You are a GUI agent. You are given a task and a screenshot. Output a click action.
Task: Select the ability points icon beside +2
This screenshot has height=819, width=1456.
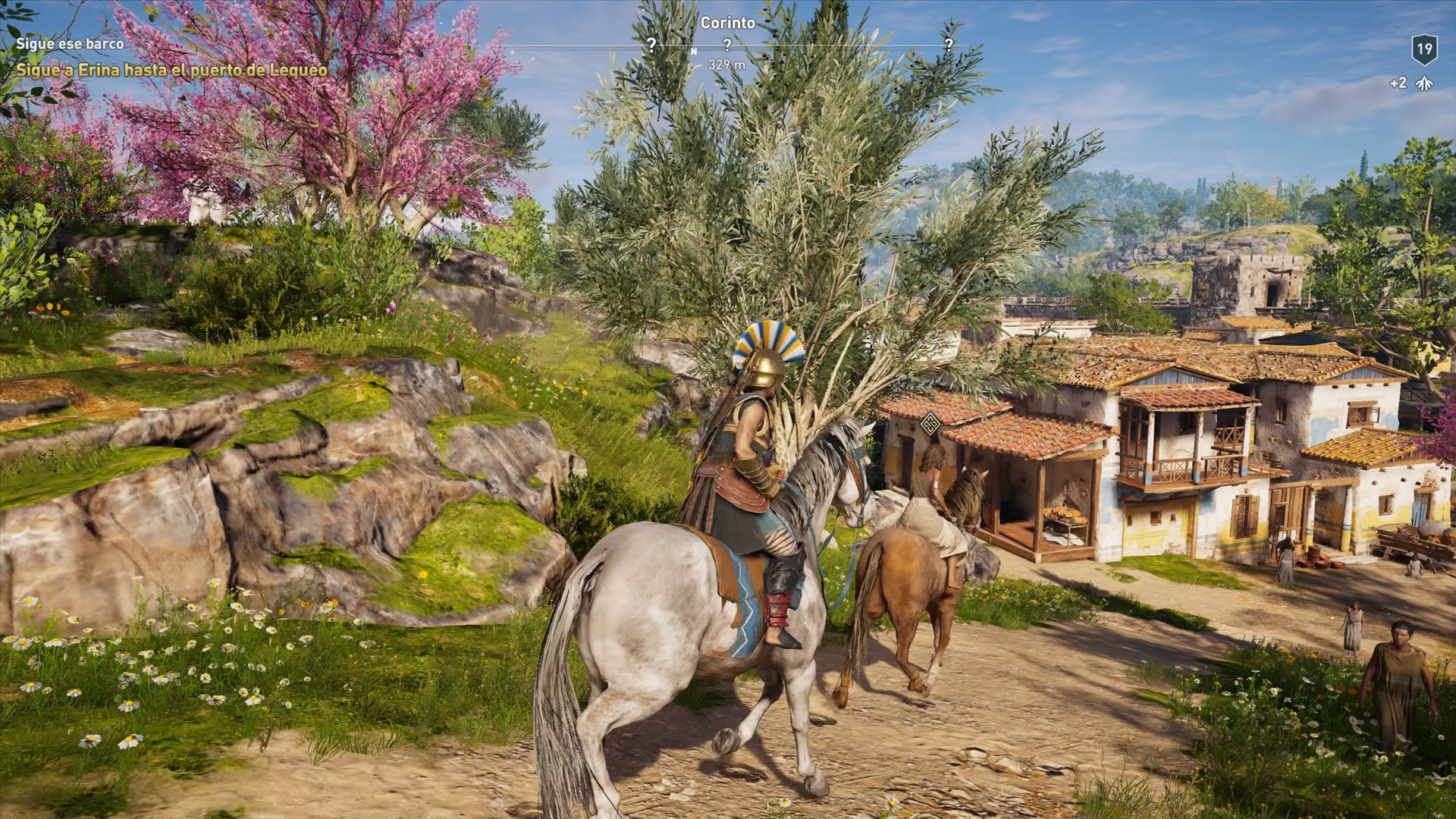click(x=1423, y=83)
